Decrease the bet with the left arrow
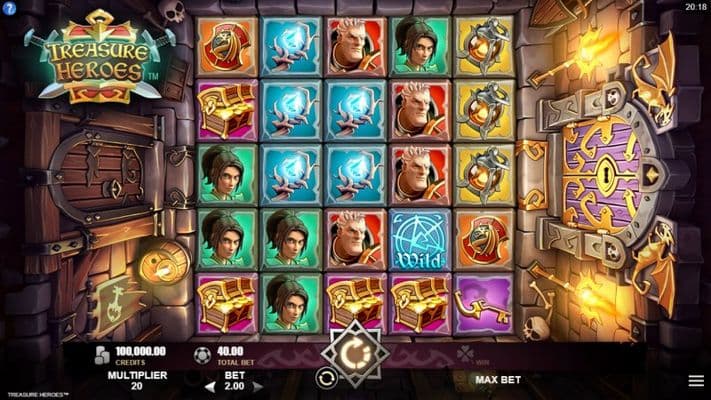The width and height of the screenshot is (711, 400). [210, 386]
